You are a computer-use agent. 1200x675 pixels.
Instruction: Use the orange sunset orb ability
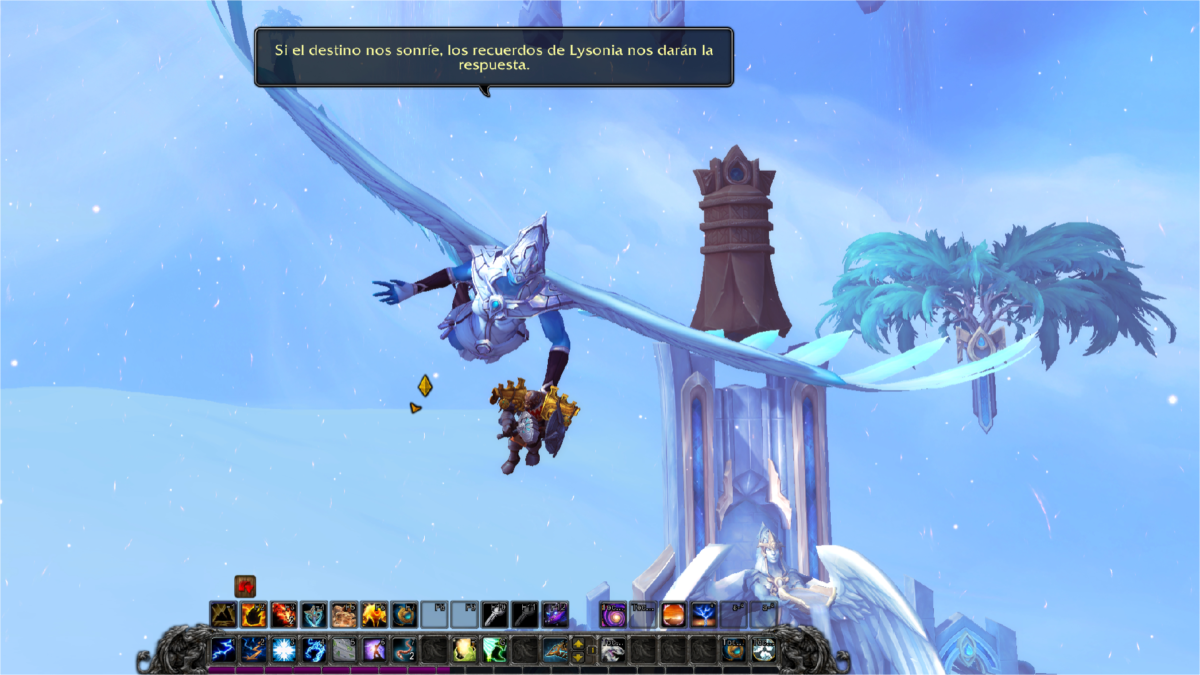(x=673, y=614)
